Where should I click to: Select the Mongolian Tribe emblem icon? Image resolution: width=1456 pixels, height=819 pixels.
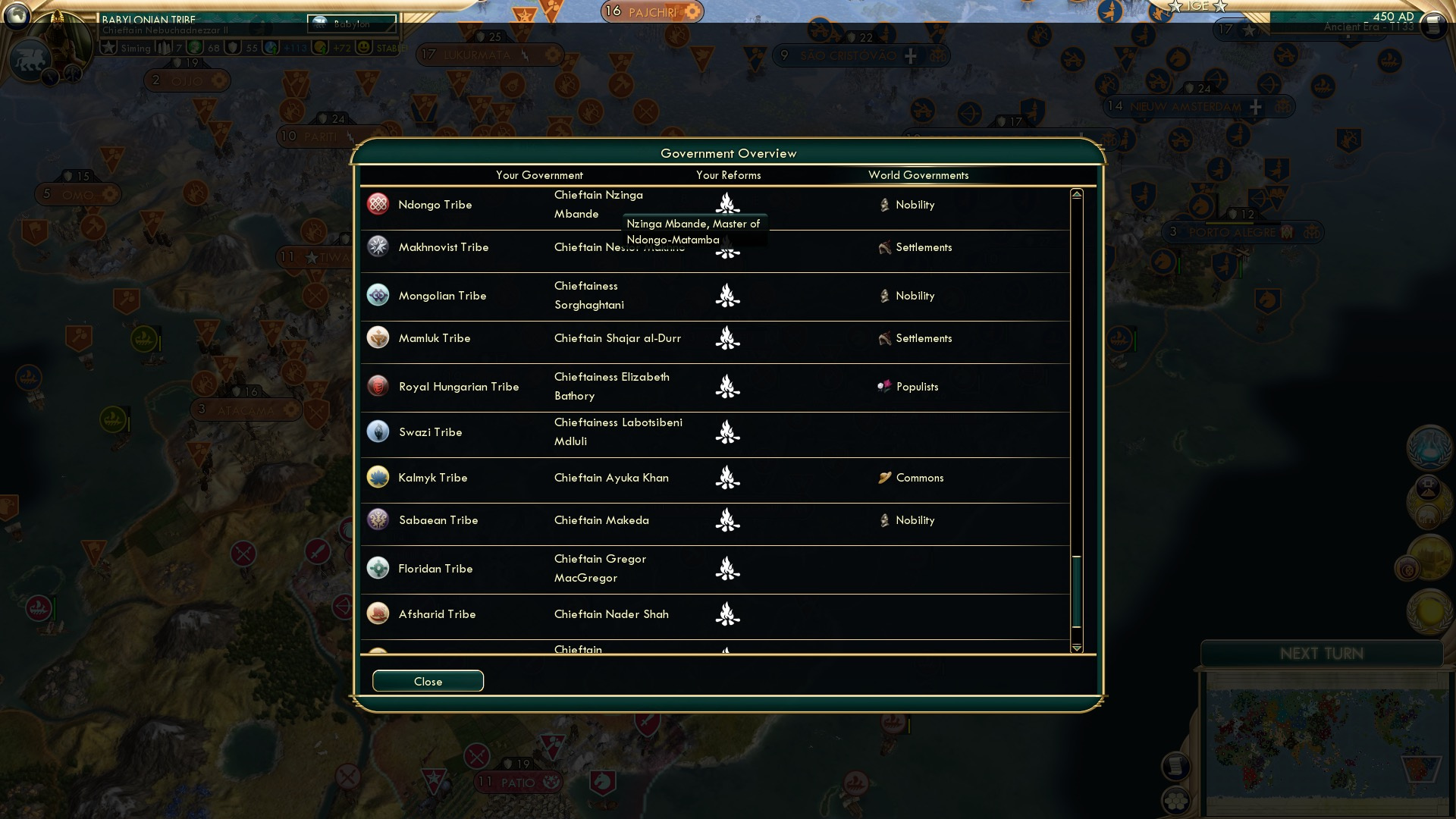click(x=377, y=296)
